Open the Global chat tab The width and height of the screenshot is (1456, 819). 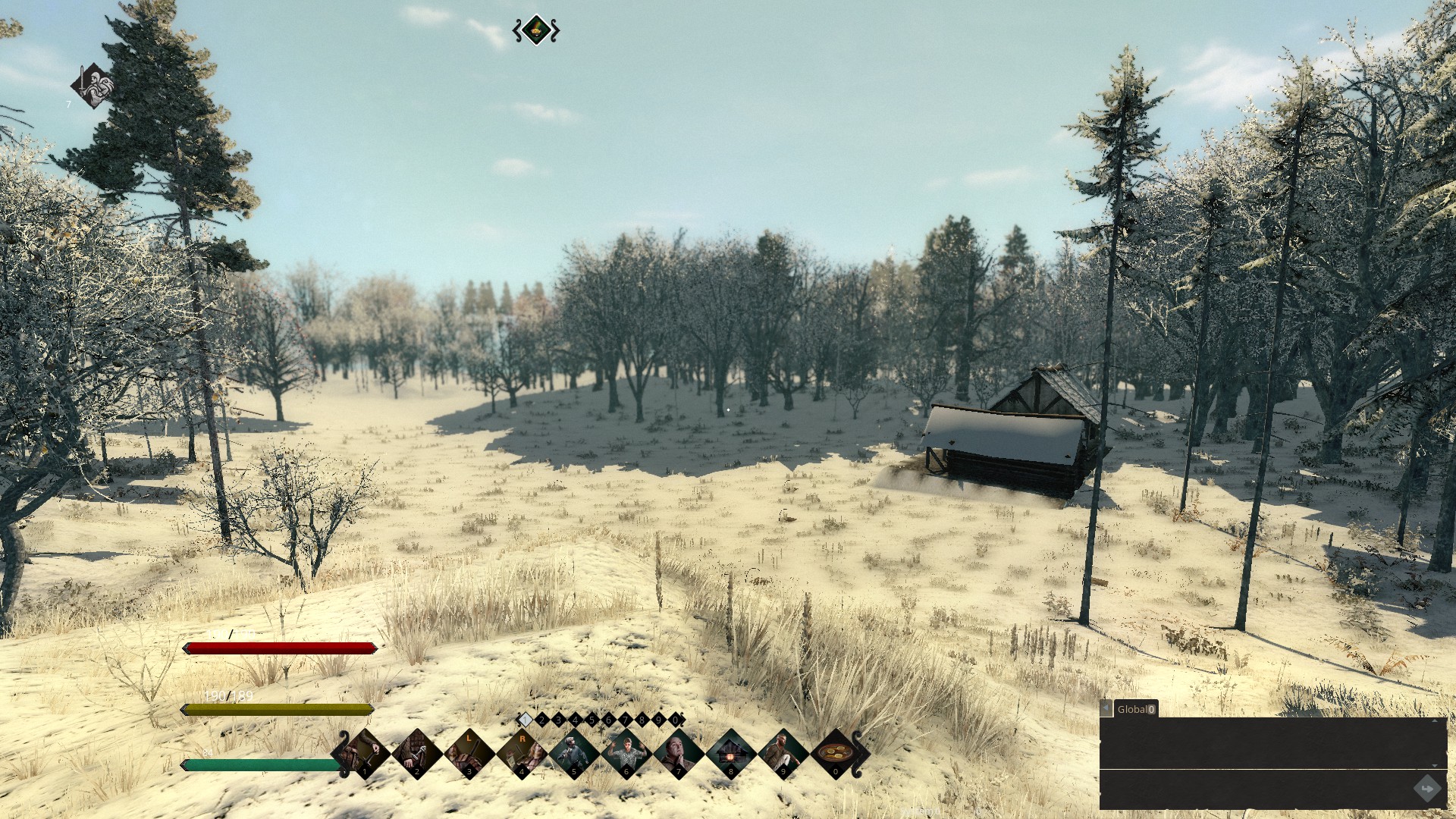pos(1135,709)
